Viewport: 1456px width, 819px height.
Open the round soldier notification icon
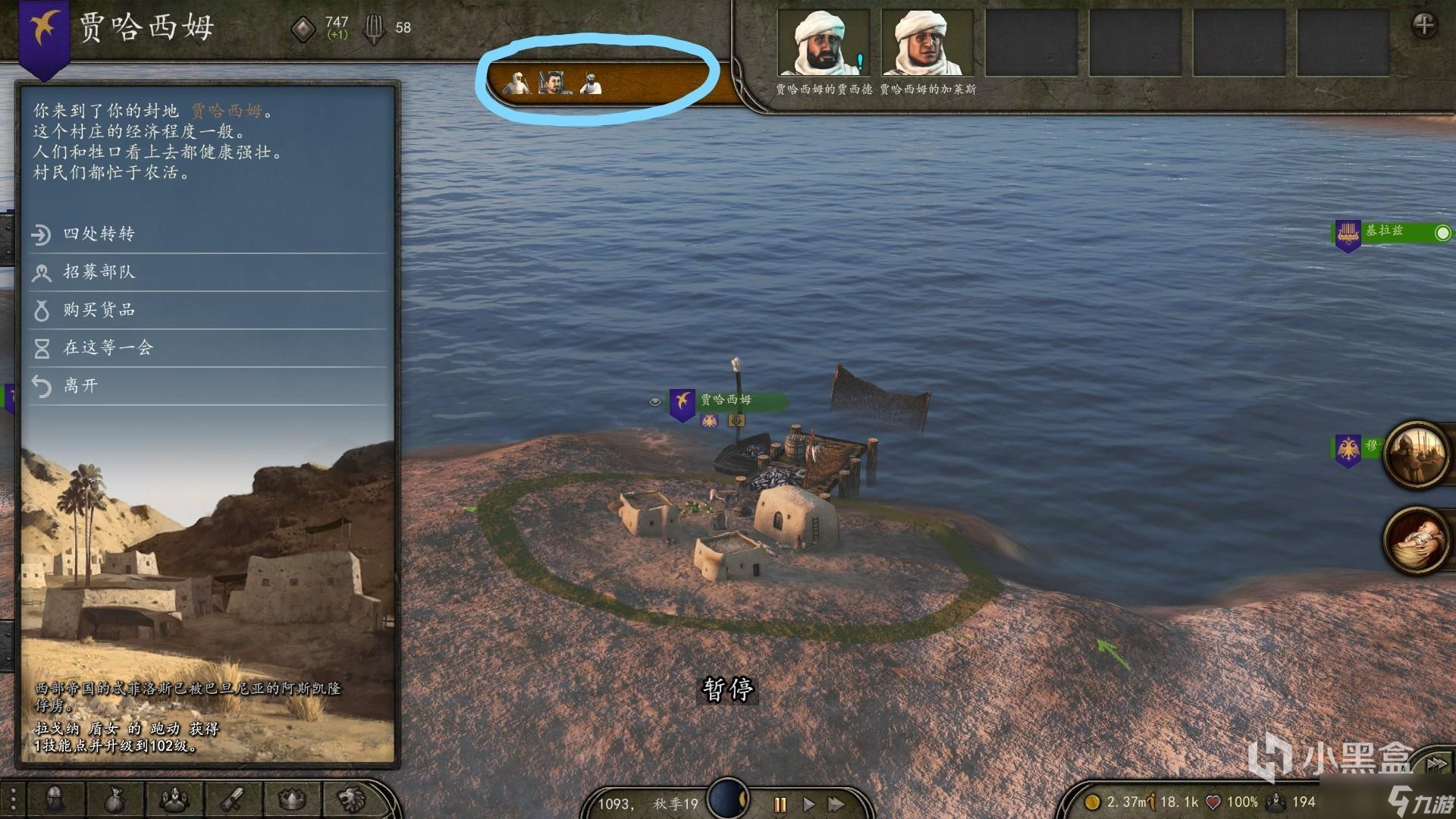(x=1415, y=453)
